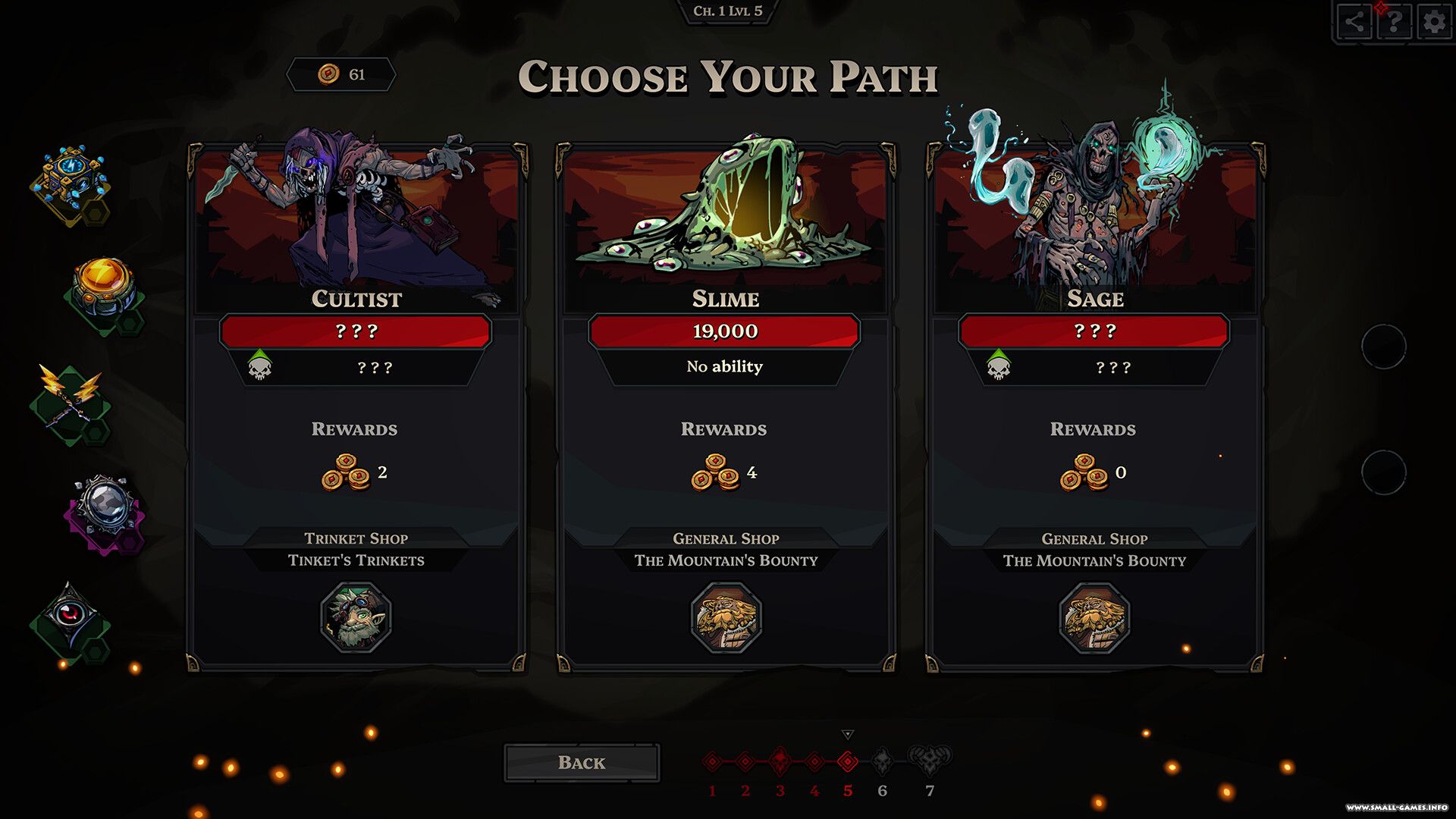Click the share icon button
Screen dimensions: 1456x819
point(1354,22)
